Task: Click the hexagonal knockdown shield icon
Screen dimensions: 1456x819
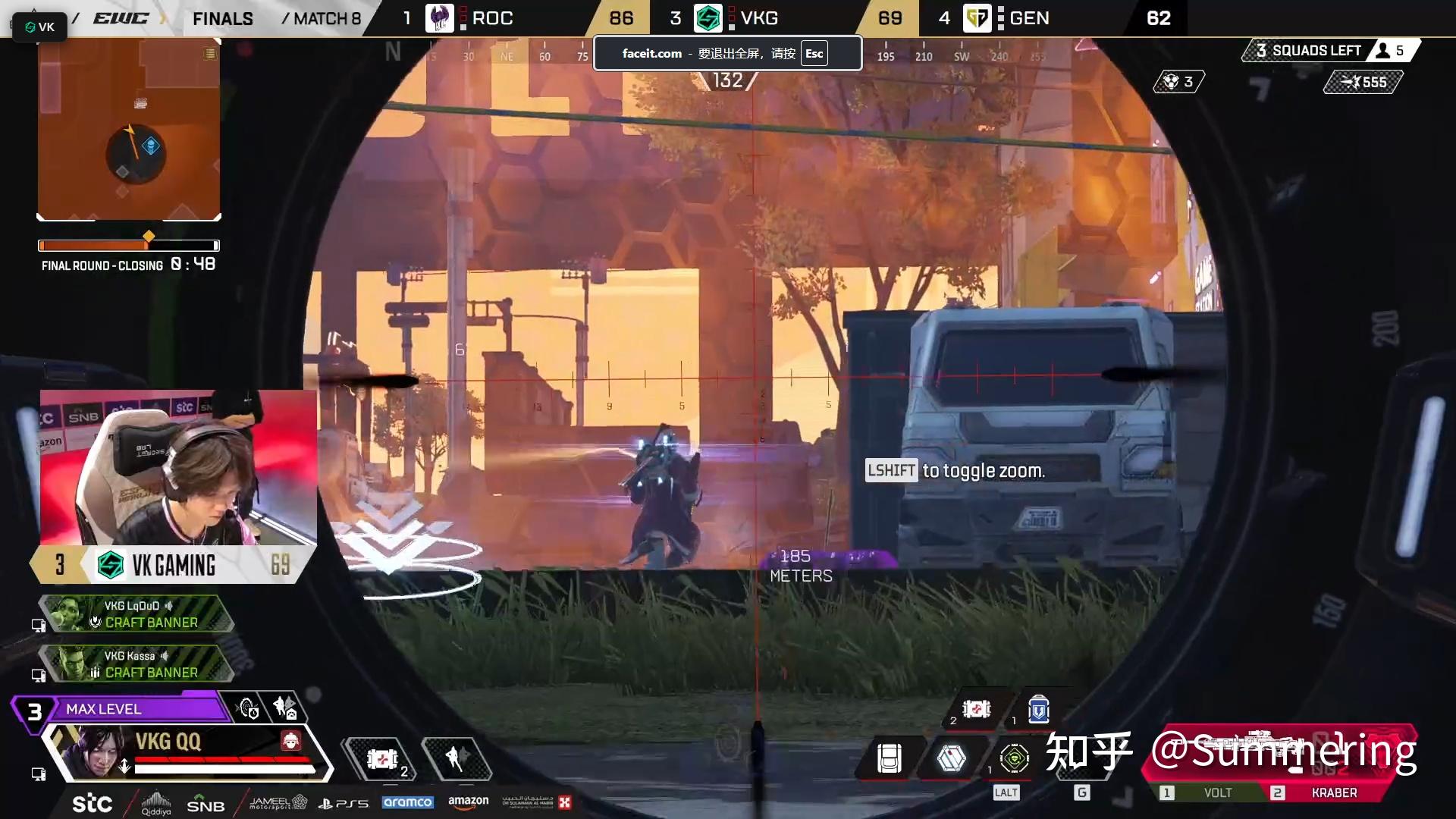Action: [951, 758]
